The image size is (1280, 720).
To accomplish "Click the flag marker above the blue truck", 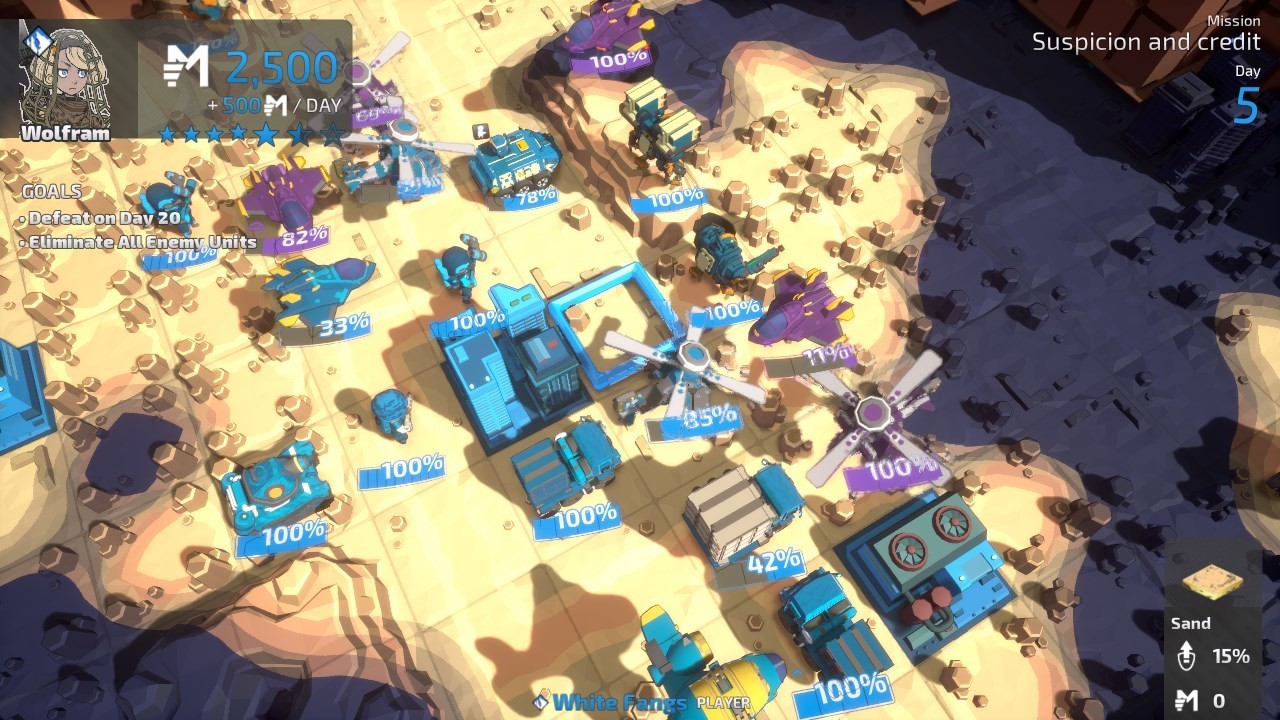I will [x=480, y=129].
